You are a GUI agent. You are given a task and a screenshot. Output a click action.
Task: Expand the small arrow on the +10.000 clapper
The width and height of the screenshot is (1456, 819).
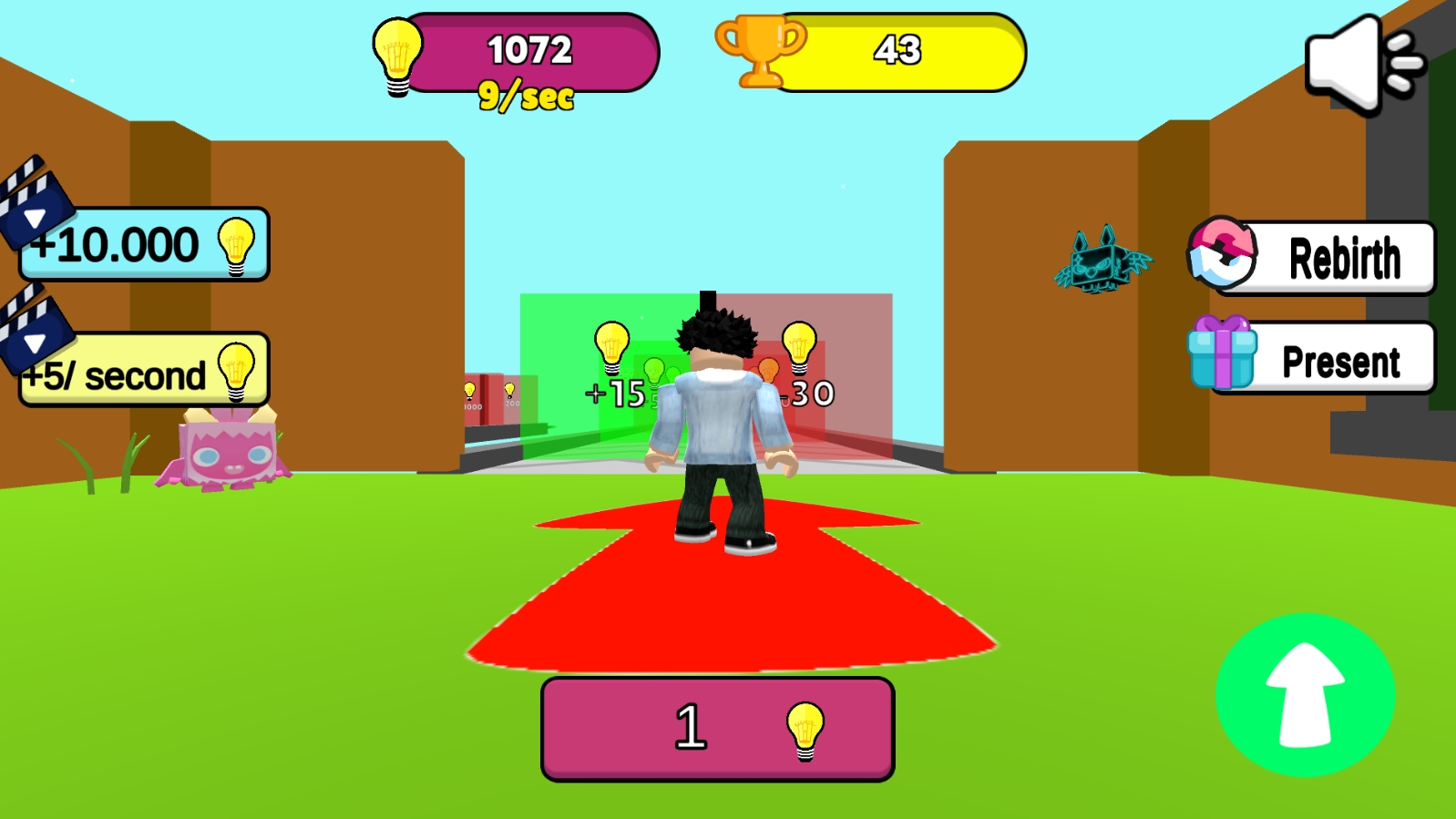click(35, 218)
